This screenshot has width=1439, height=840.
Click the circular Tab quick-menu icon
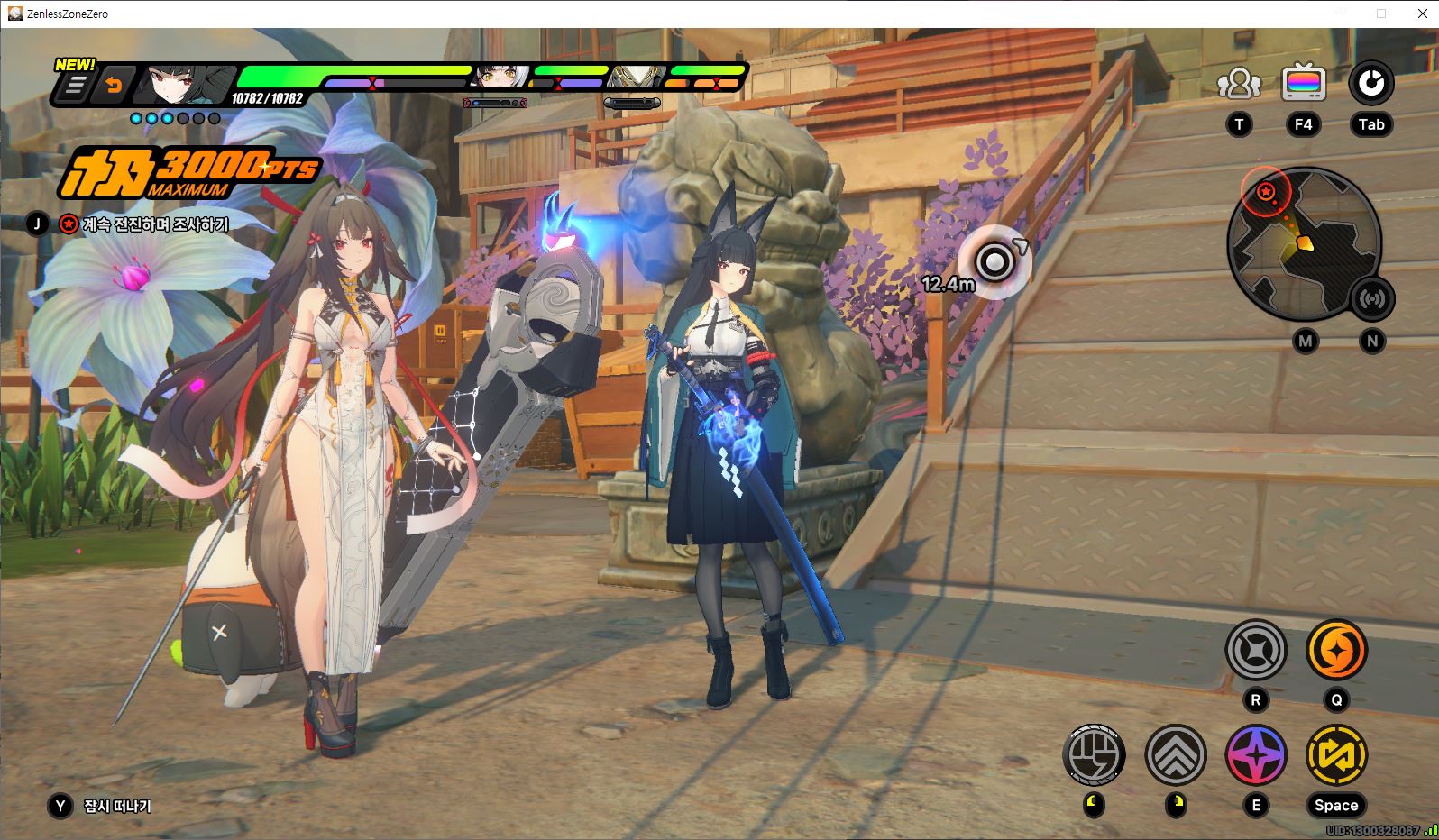1370,84
